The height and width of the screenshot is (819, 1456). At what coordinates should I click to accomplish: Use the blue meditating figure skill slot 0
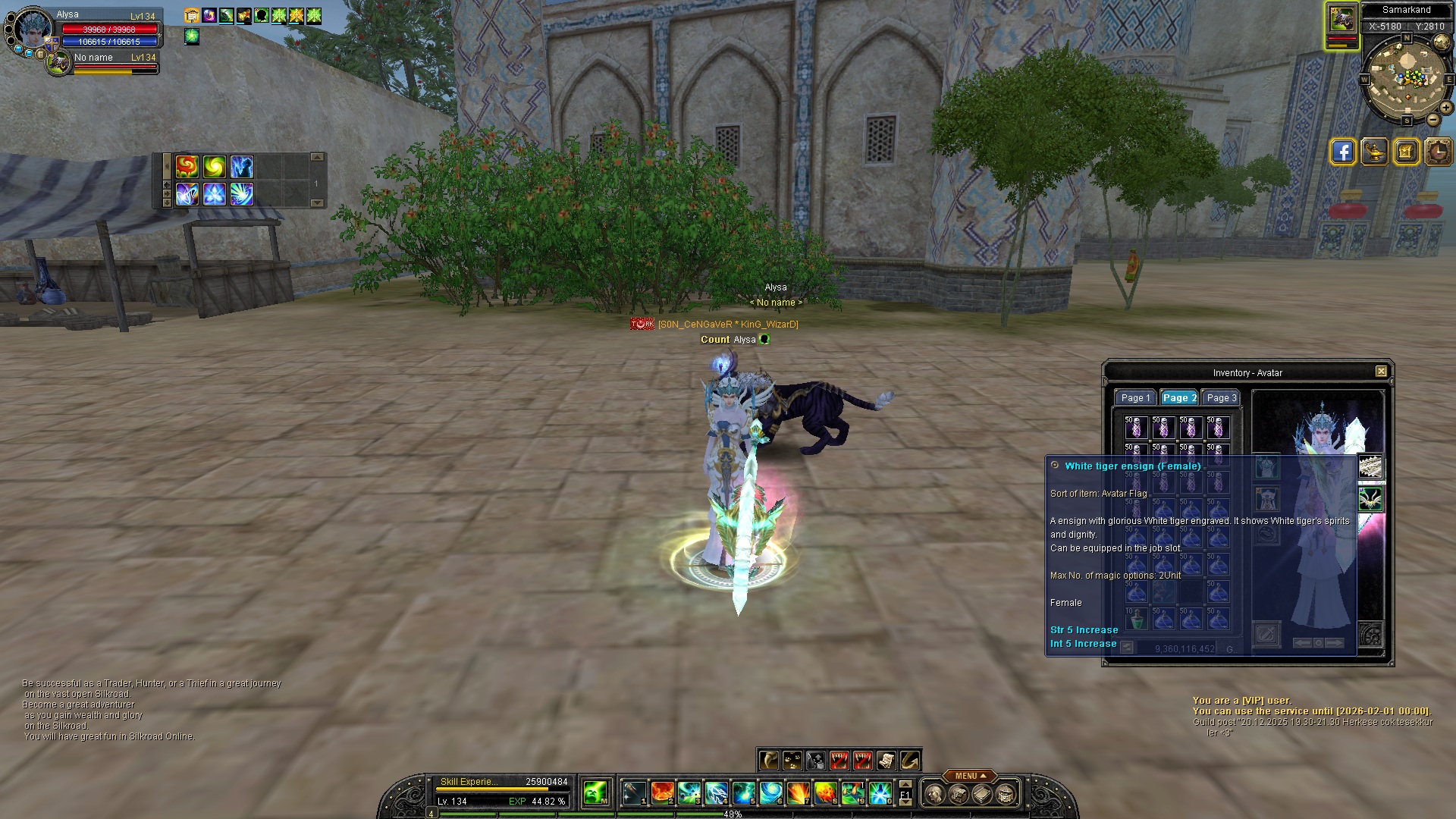[880, 793]
